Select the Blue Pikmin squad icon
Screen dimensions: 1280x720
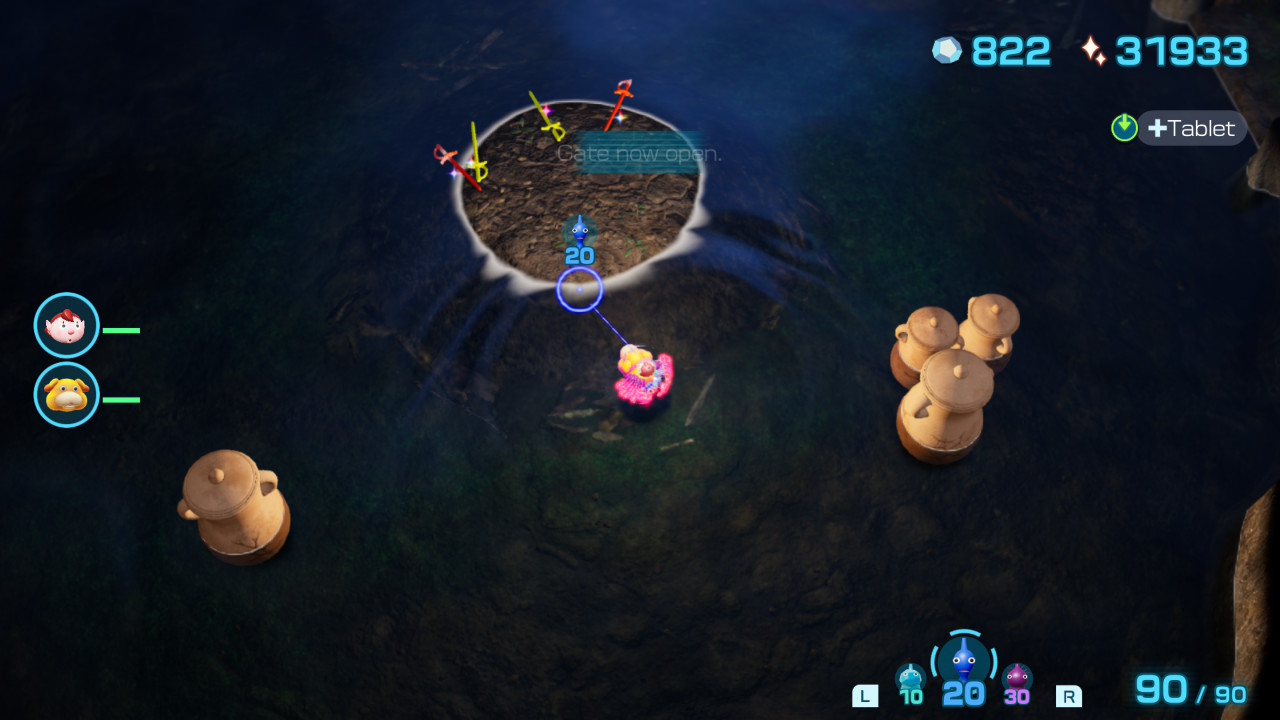963,663
